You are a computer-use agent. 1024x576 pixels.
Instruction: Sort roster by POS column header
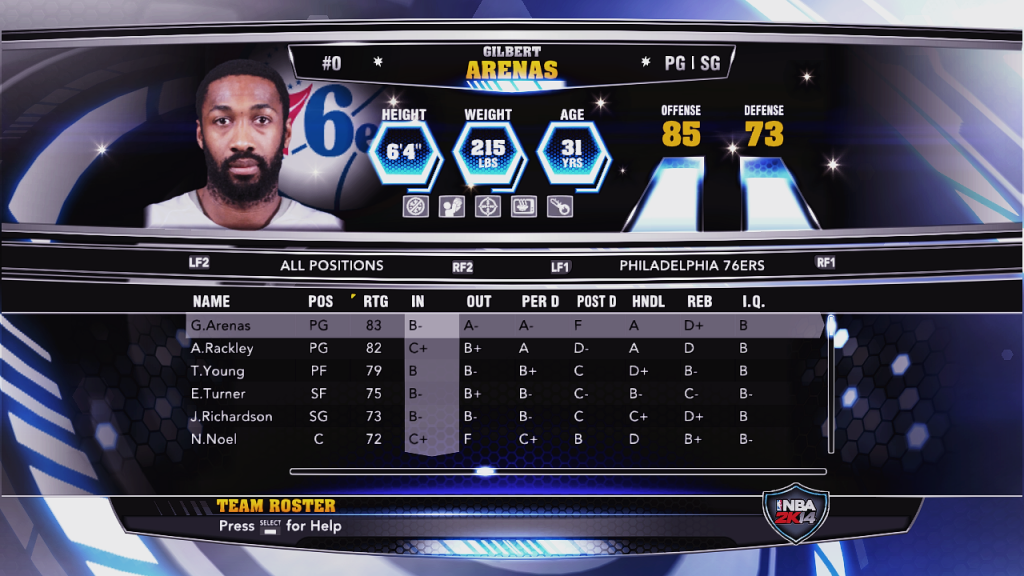click(x=321, y=301)
